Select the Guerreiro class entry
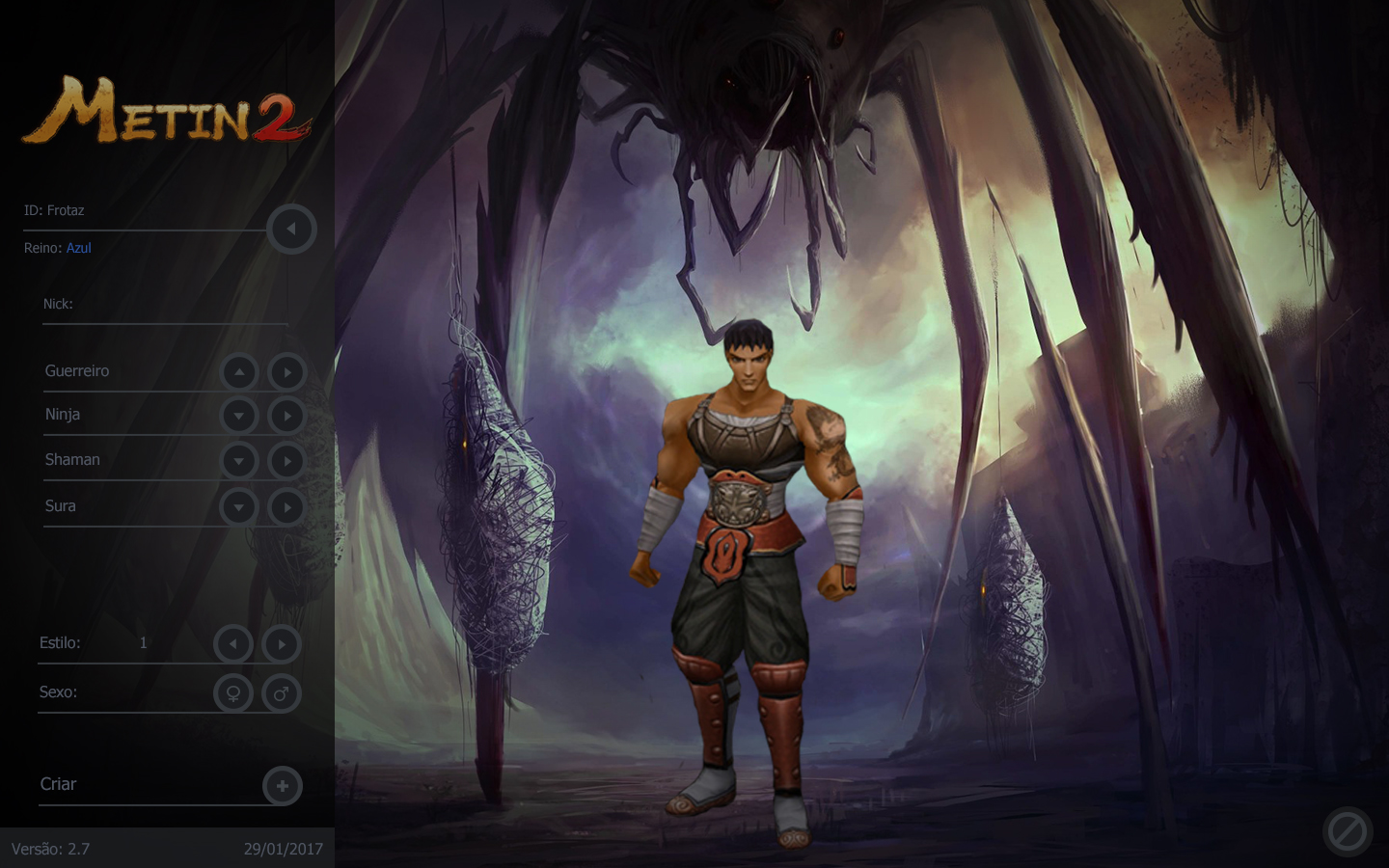The image size is (1389, 868). pyautogui.click(x=77, y=371)
